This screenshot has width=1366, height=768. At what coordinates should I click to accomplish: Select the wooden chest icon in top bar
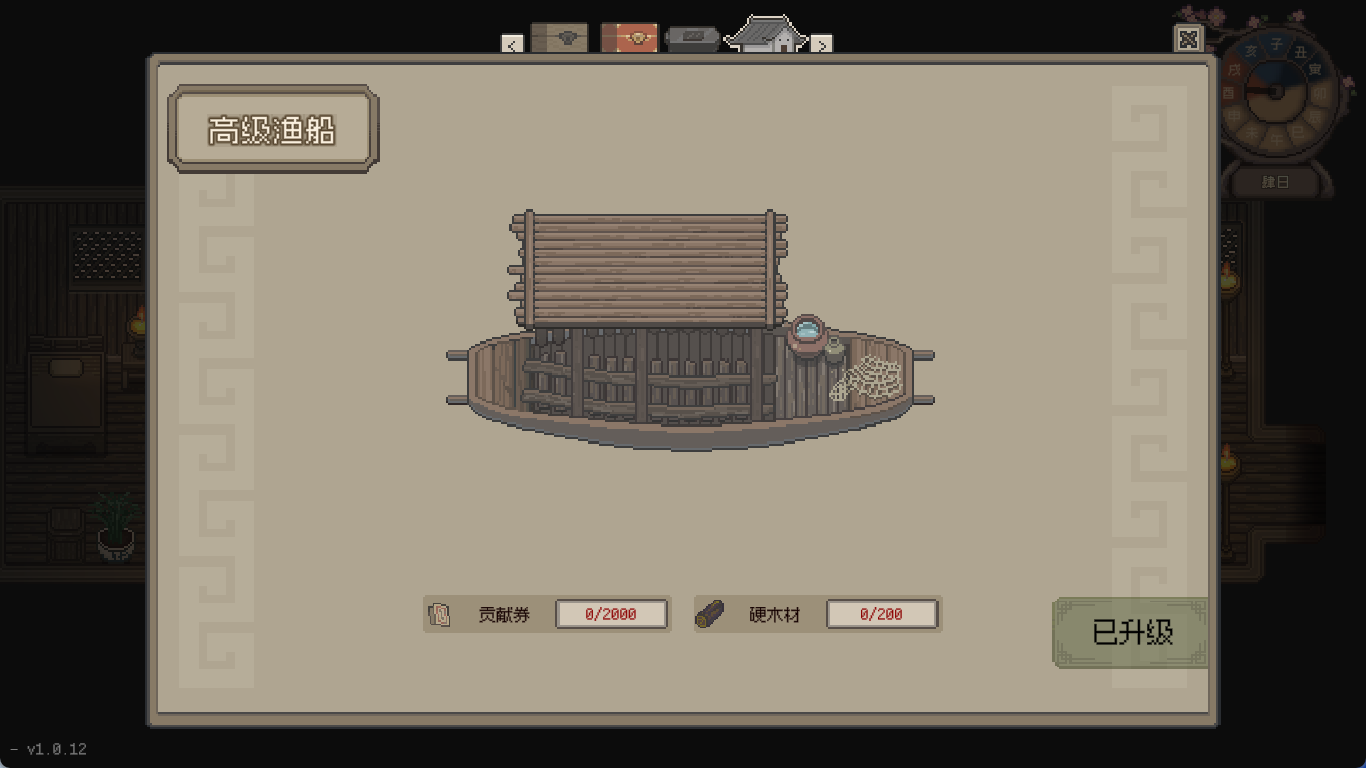[561, 37]
